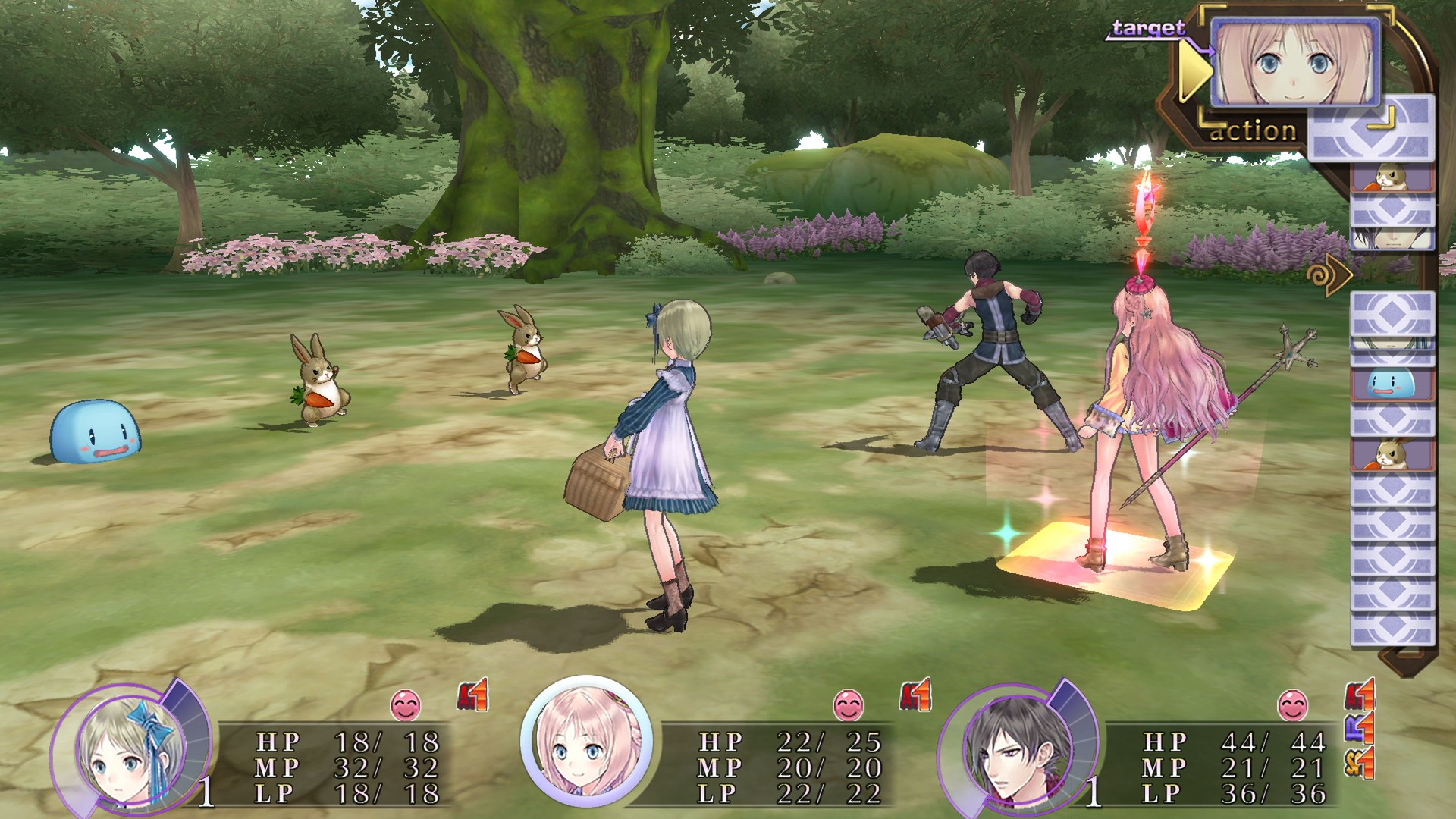Click the large target portrait in the turn order
This screenshot has height=819, width=1456.
coord(1294,61)
